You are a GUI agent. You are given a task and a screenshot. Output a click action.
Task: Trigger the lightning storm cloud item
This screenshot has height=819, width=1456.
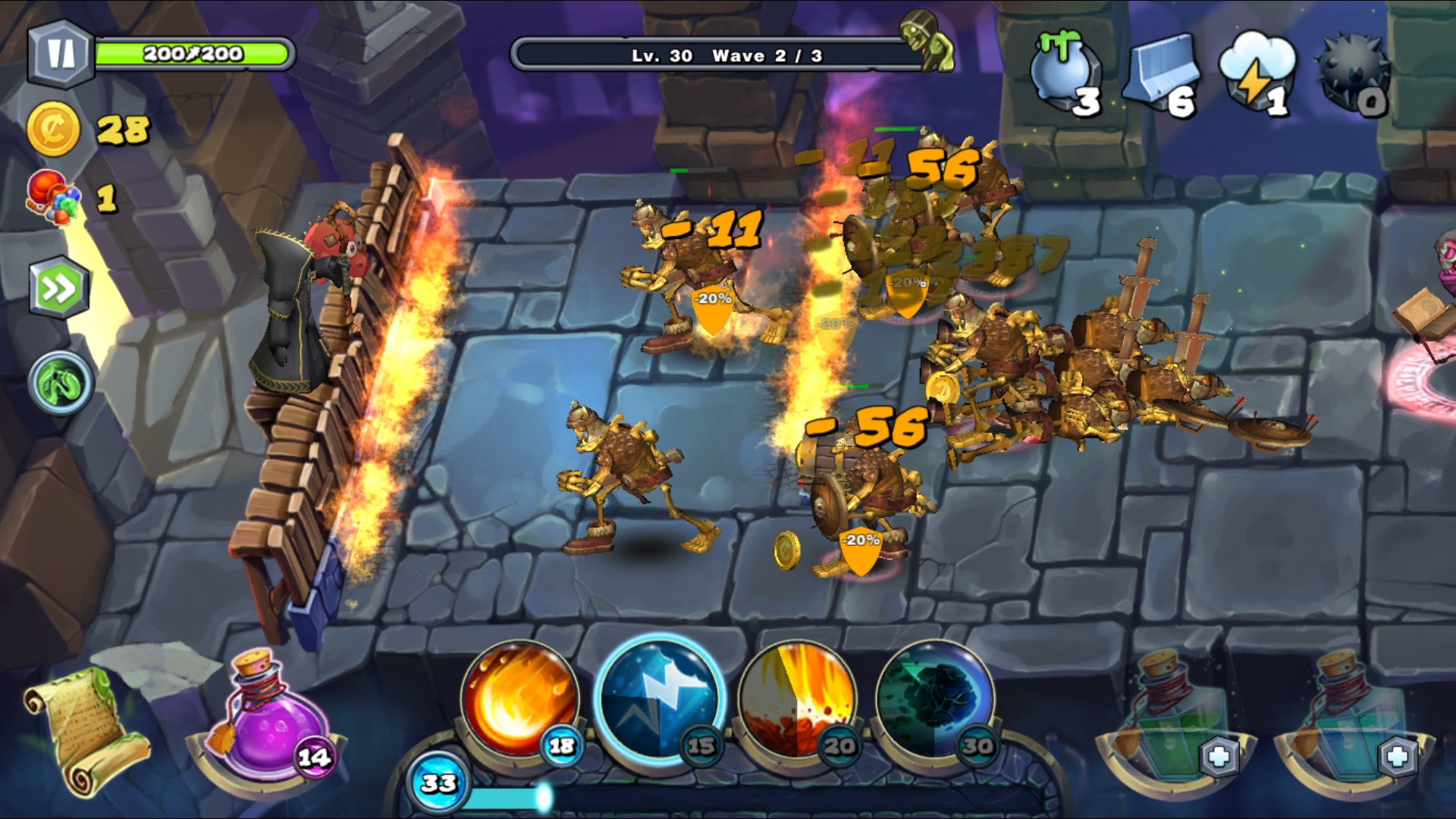point(1257,72)
